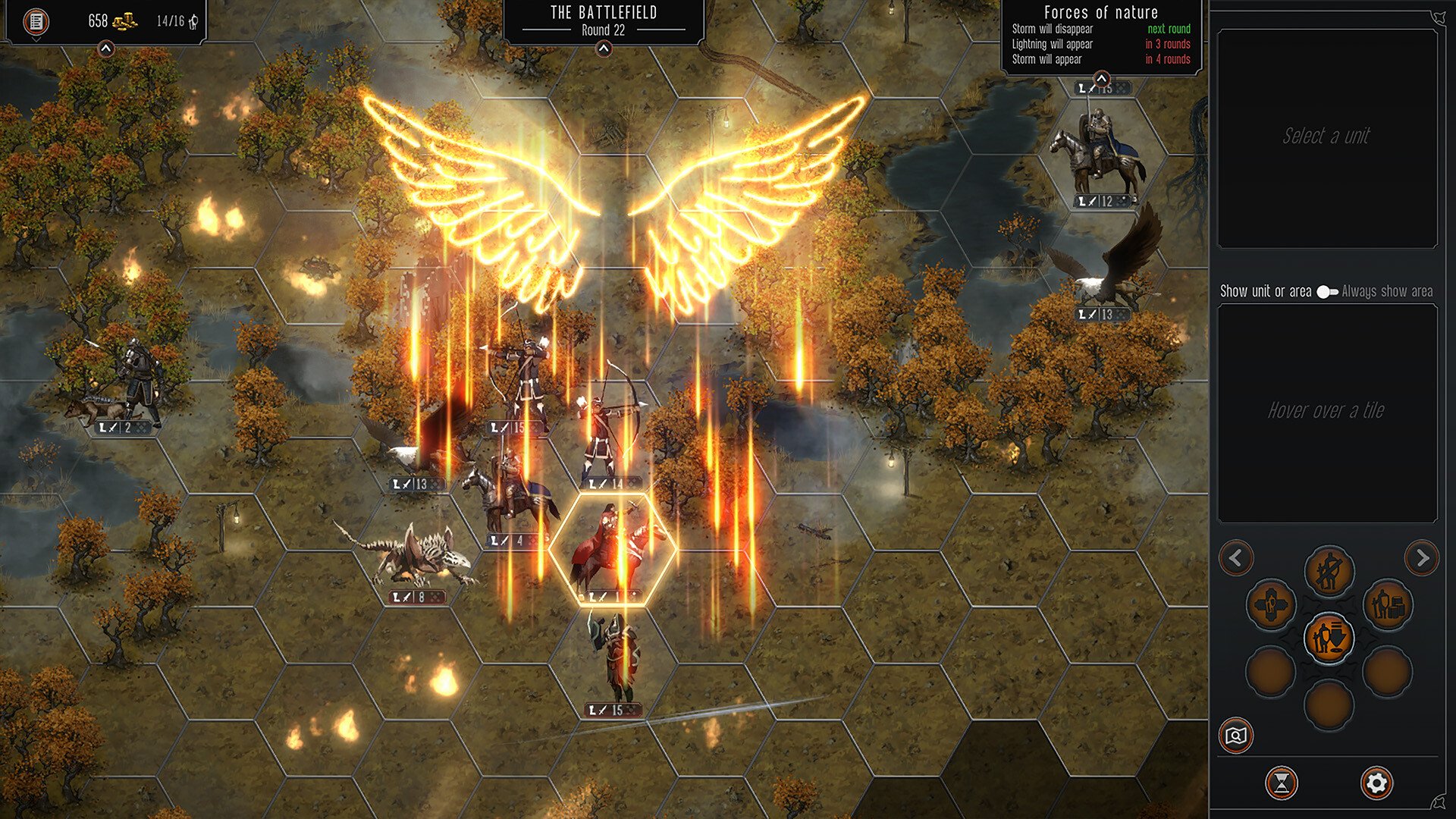The width and height of the screenshot is (1456, 819).
Task: Activate the soldier with down-arrow deploy action
Action: [1329, 638]
